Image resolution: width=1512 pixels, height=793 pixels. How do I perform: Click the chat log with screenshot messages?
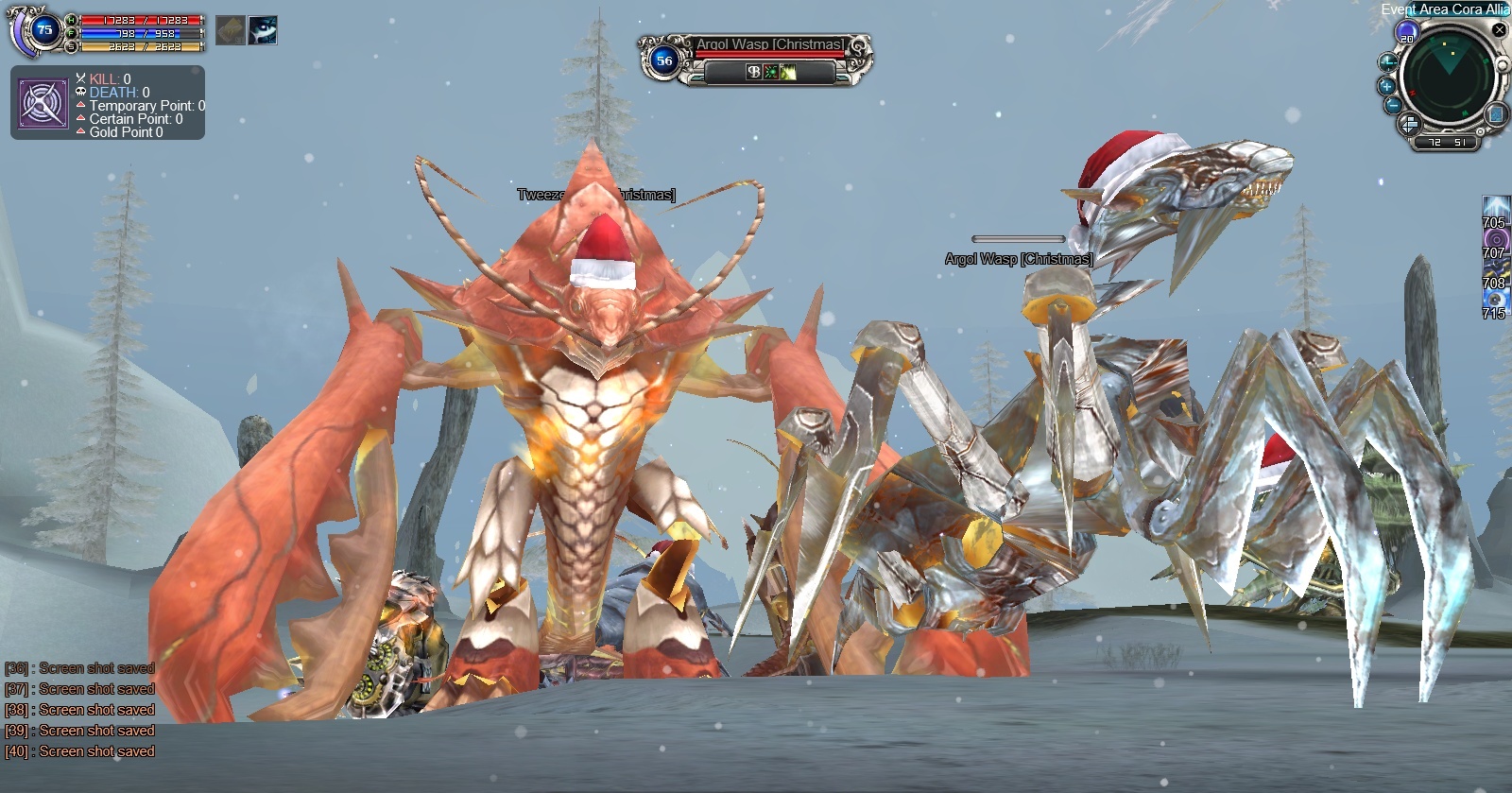pyautogui.click(x=80, y=710)
